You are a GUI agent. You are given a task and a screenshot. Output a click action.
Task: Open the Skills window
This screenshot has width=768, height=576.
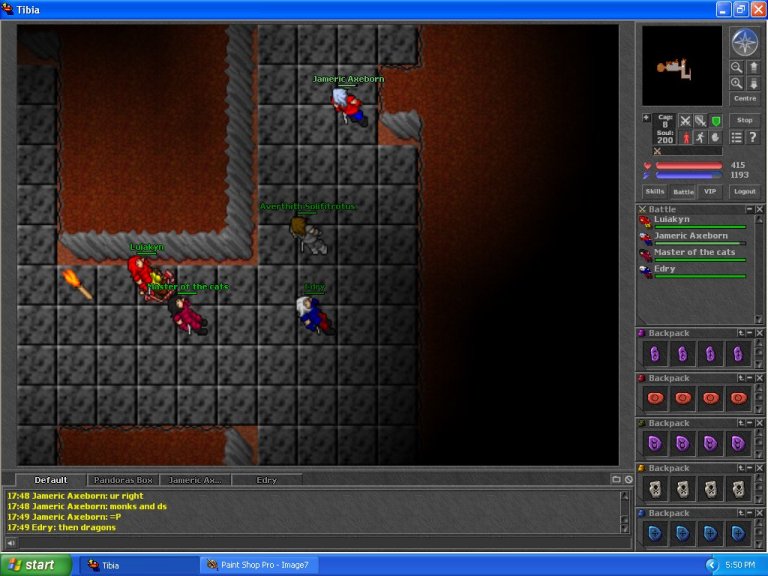click(x=654, y=191)
